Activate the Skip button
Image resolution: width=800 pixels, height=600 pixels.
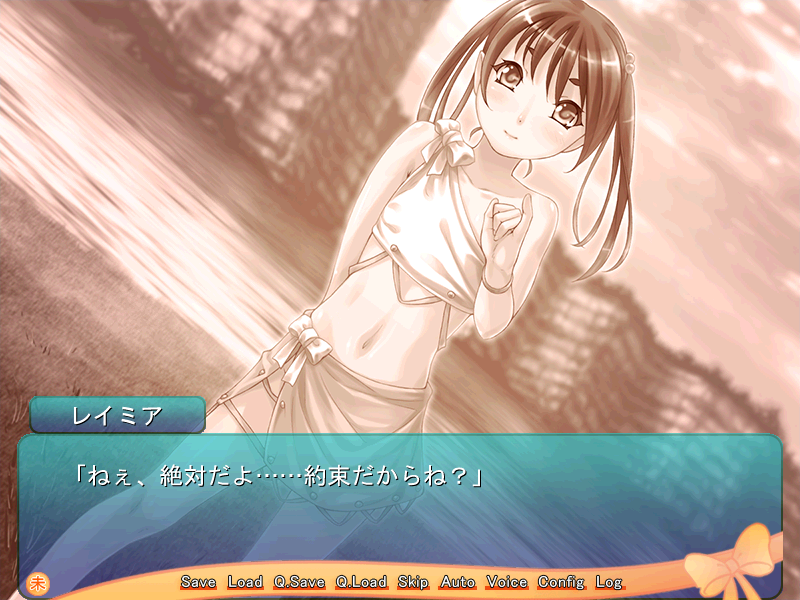click(412, 582)
